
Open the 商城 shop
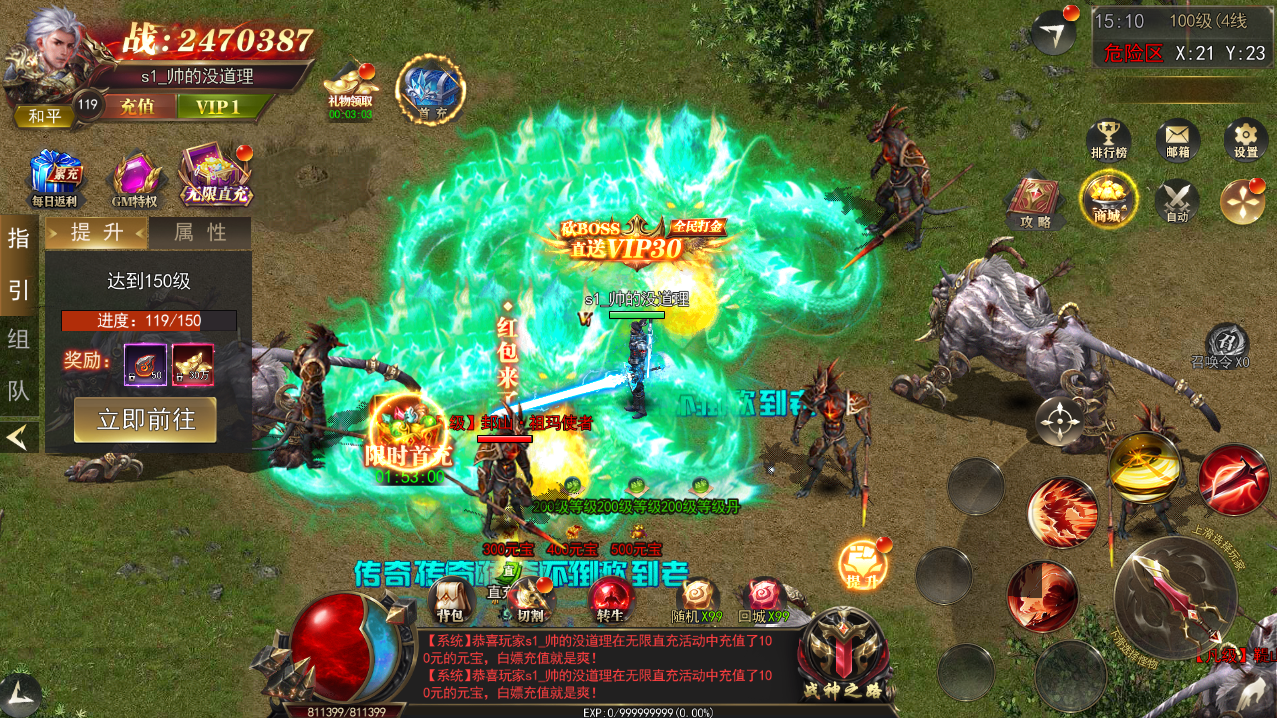(x=1107, y=199)
